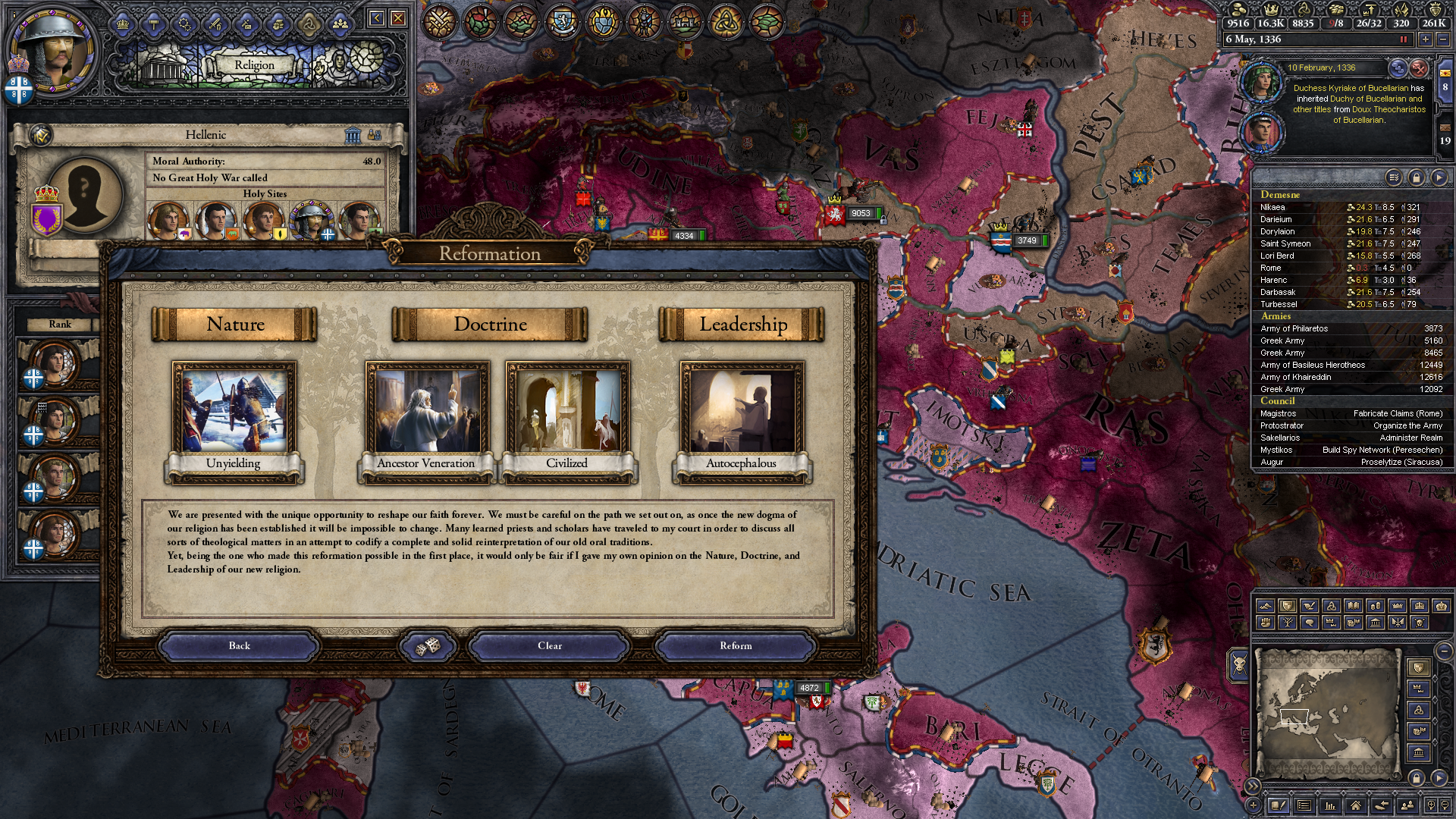Select the Rome demesne entry
The image size is (1456, 819).
tap(1271, 268)
